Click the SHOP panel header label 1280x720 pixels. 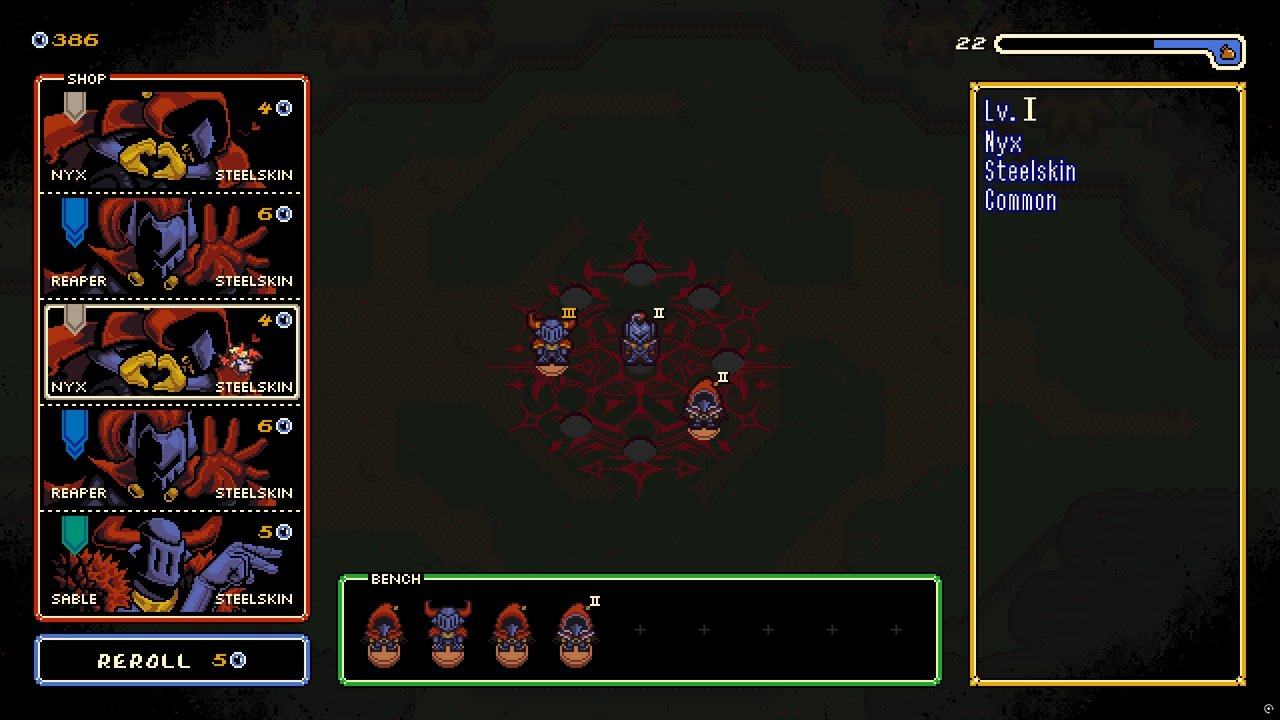tap(88, 78)
